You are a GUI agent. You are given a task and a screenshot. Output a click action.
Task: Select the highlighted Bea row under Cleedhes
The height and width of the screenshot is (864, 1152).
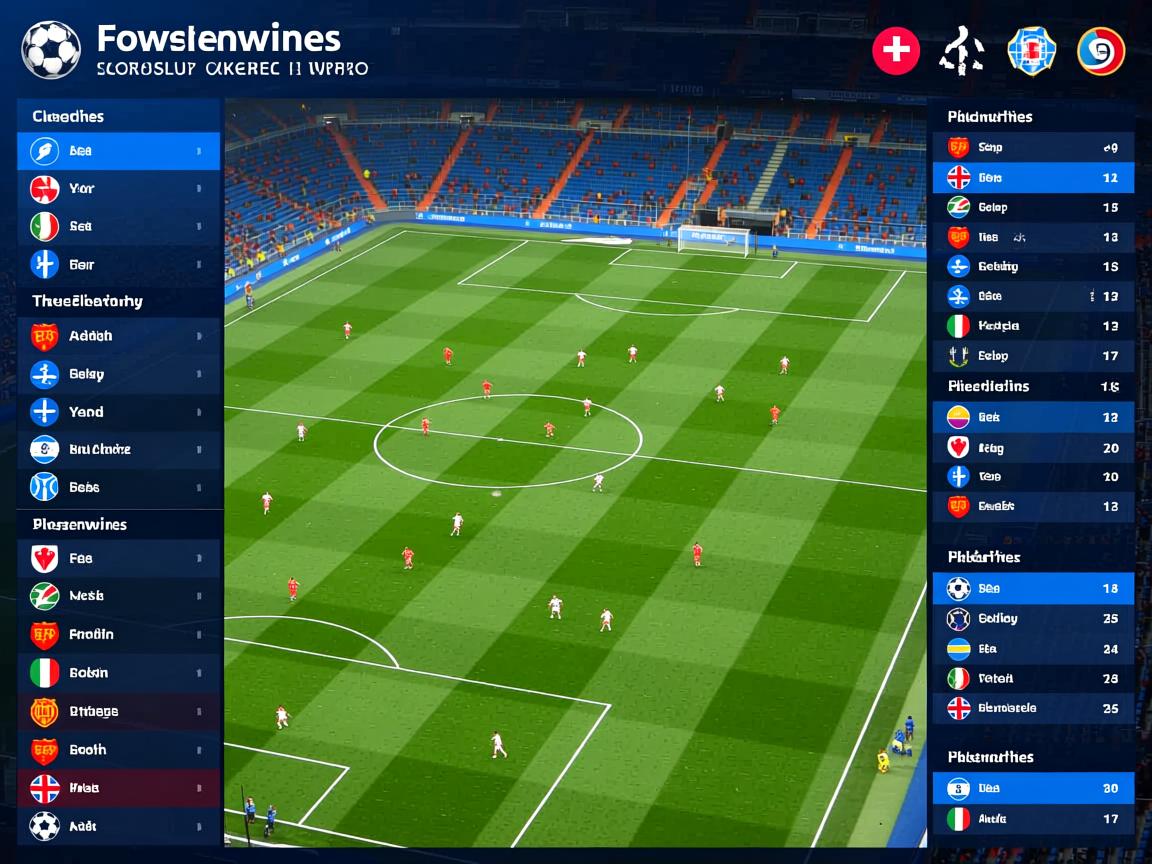(118, 151)
